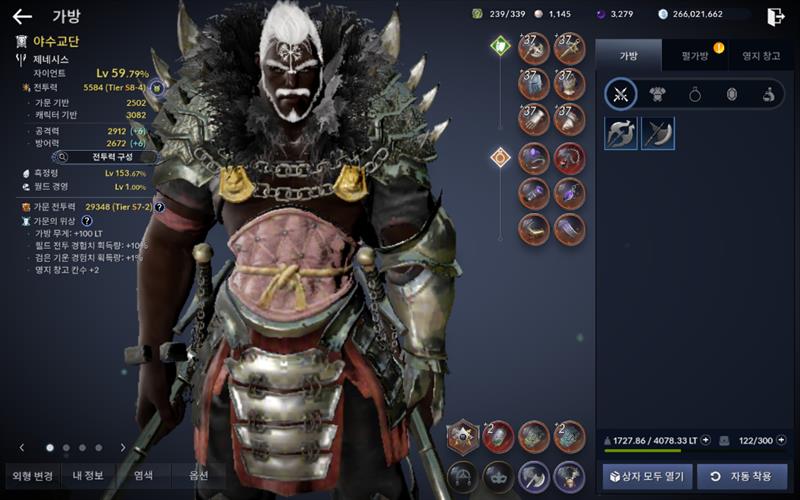Viewport: 800px width, 500px height.
Task: Switch to the 펄가방 tab
Action: click(694, 55)
